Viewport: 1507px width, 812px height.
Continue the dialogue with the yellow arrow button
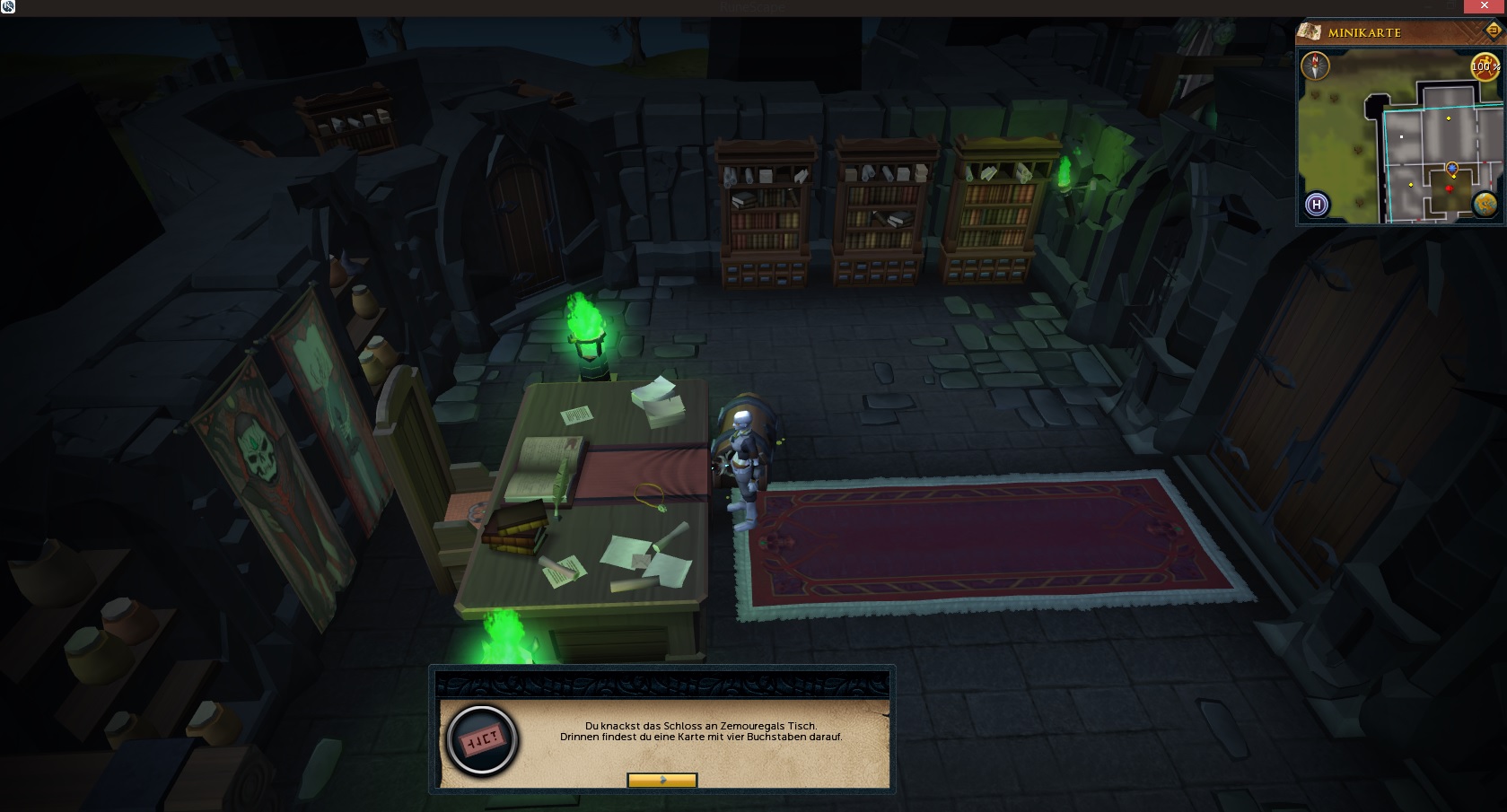[x=662, y=781]
